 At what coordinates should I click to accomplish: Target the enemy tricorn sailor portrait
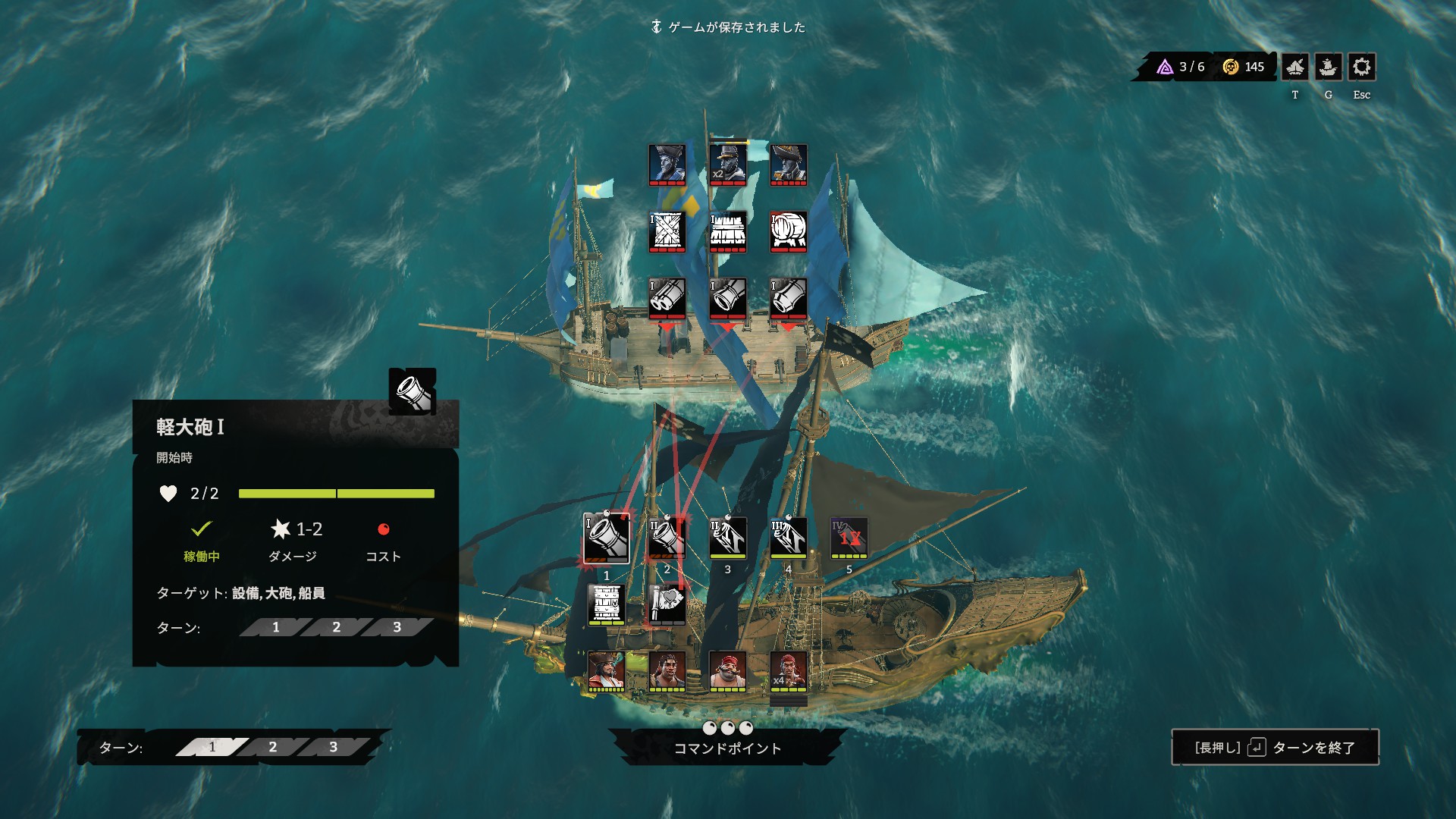pos(667,164)
